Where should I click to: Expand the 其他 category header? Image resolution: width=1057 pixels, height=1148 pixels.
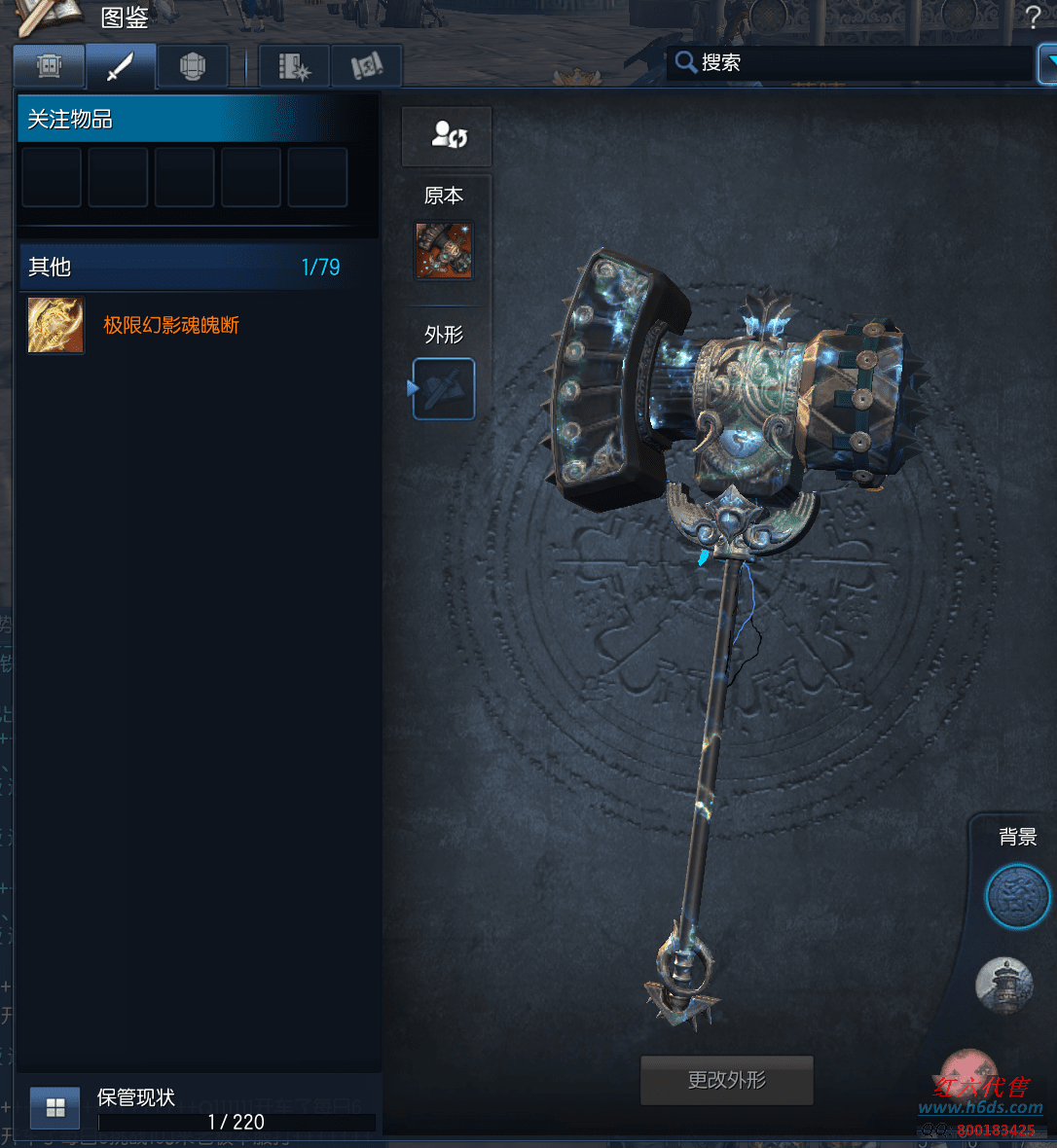185,267
